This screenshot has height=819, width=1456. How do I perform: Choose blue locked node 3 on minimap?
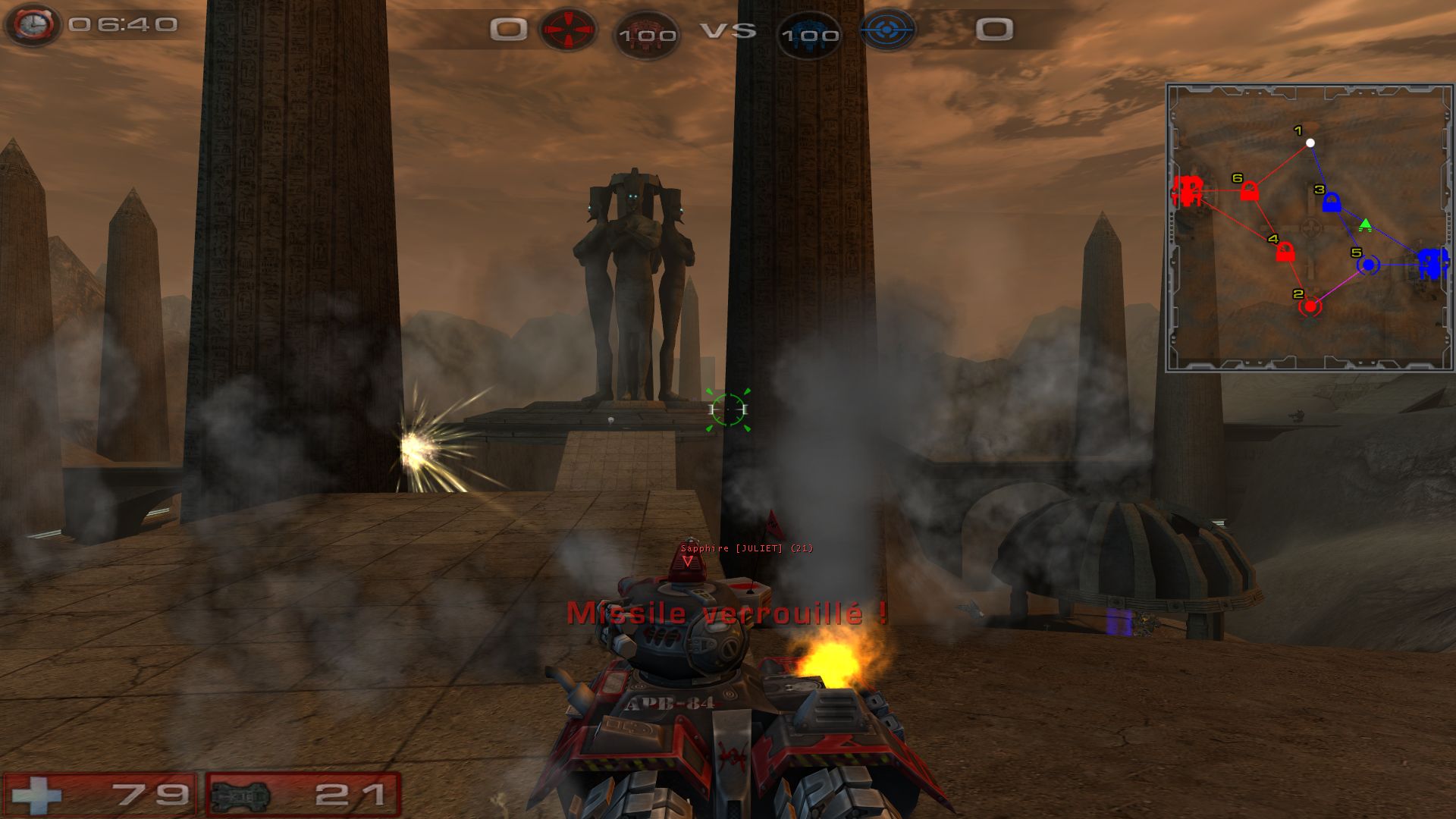(1331, 202)
